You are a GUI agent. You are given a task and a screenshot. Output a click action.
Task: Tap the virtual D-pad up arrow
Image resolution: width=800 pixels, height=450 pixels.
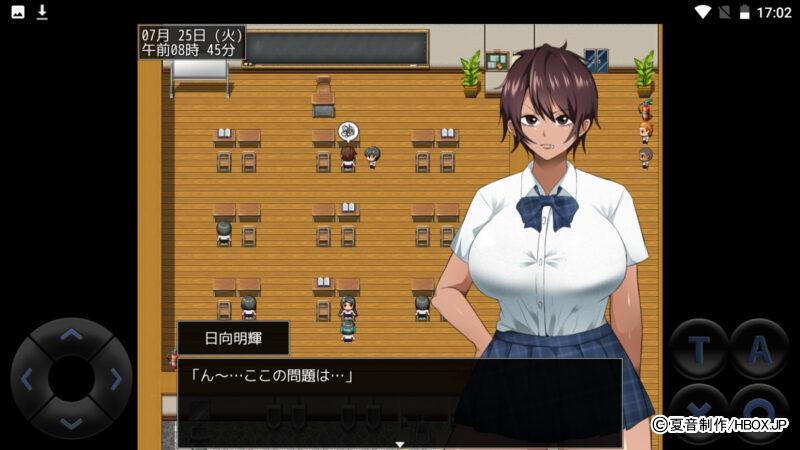coord(71,336)
